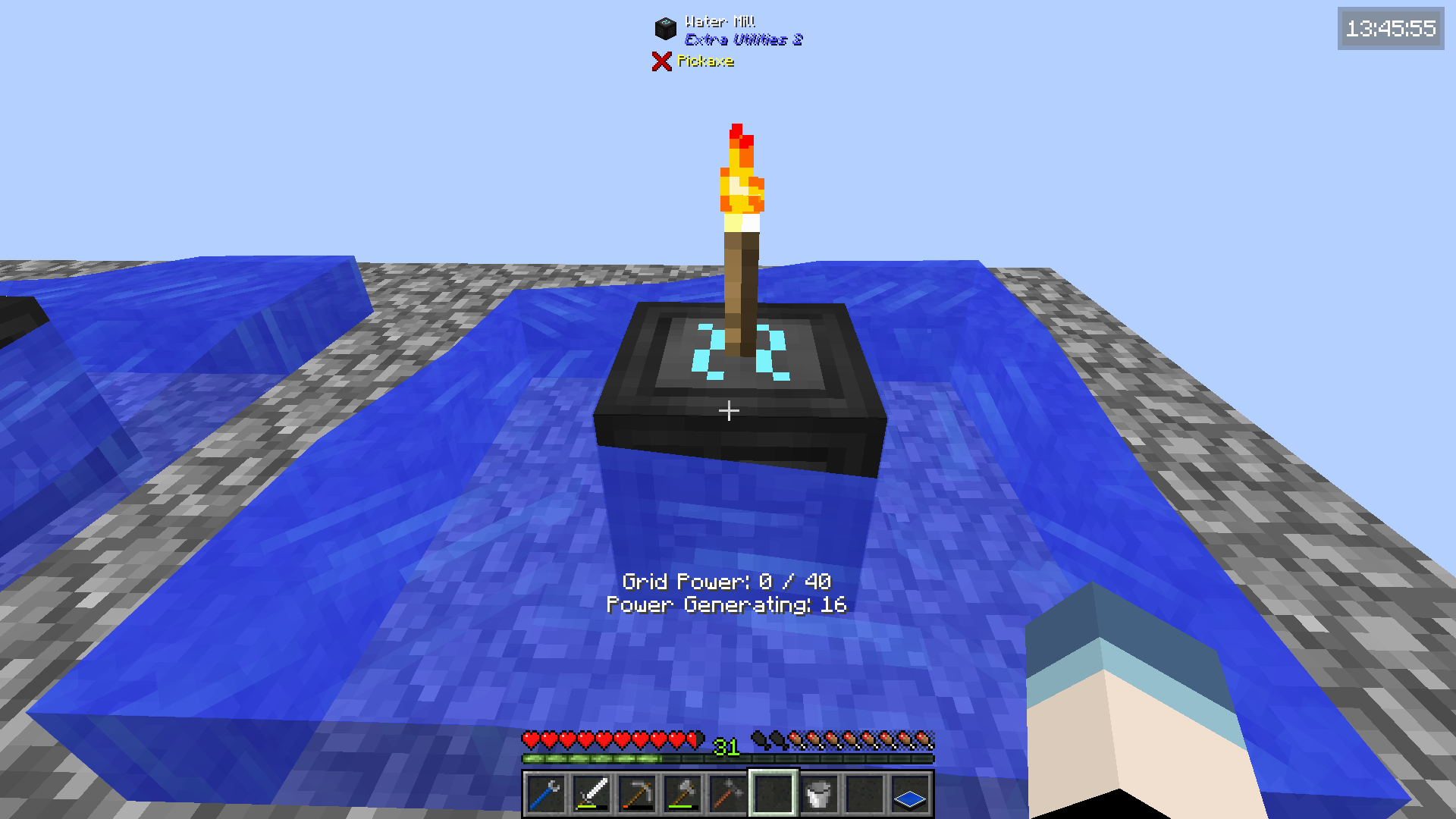
Task: Click the Power Generating: 16 text
Action: coord(727,605)
